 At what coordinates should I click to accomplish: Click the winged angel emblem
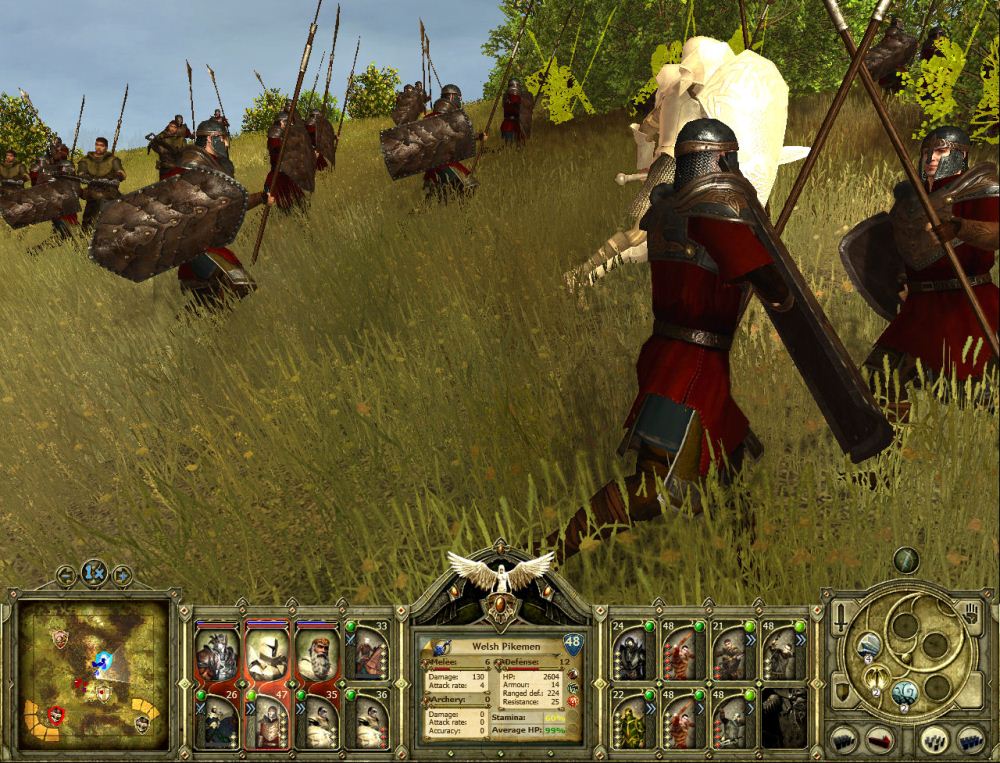(500, 573)
